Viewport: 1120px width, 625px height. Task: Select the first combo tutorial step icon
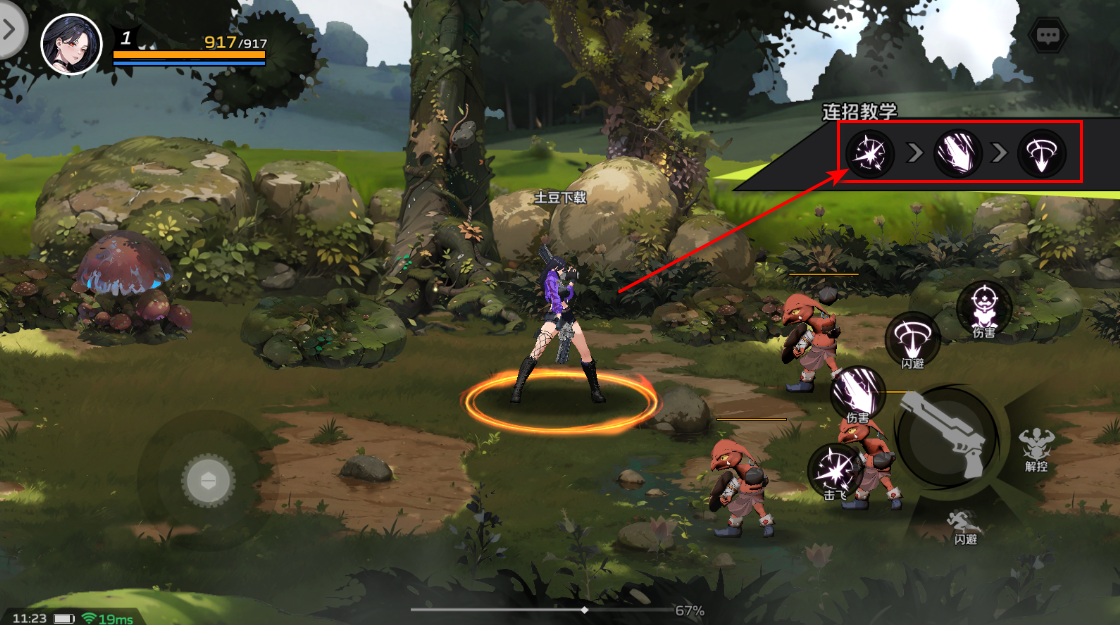pyautogui.click(x=871, y=154)
